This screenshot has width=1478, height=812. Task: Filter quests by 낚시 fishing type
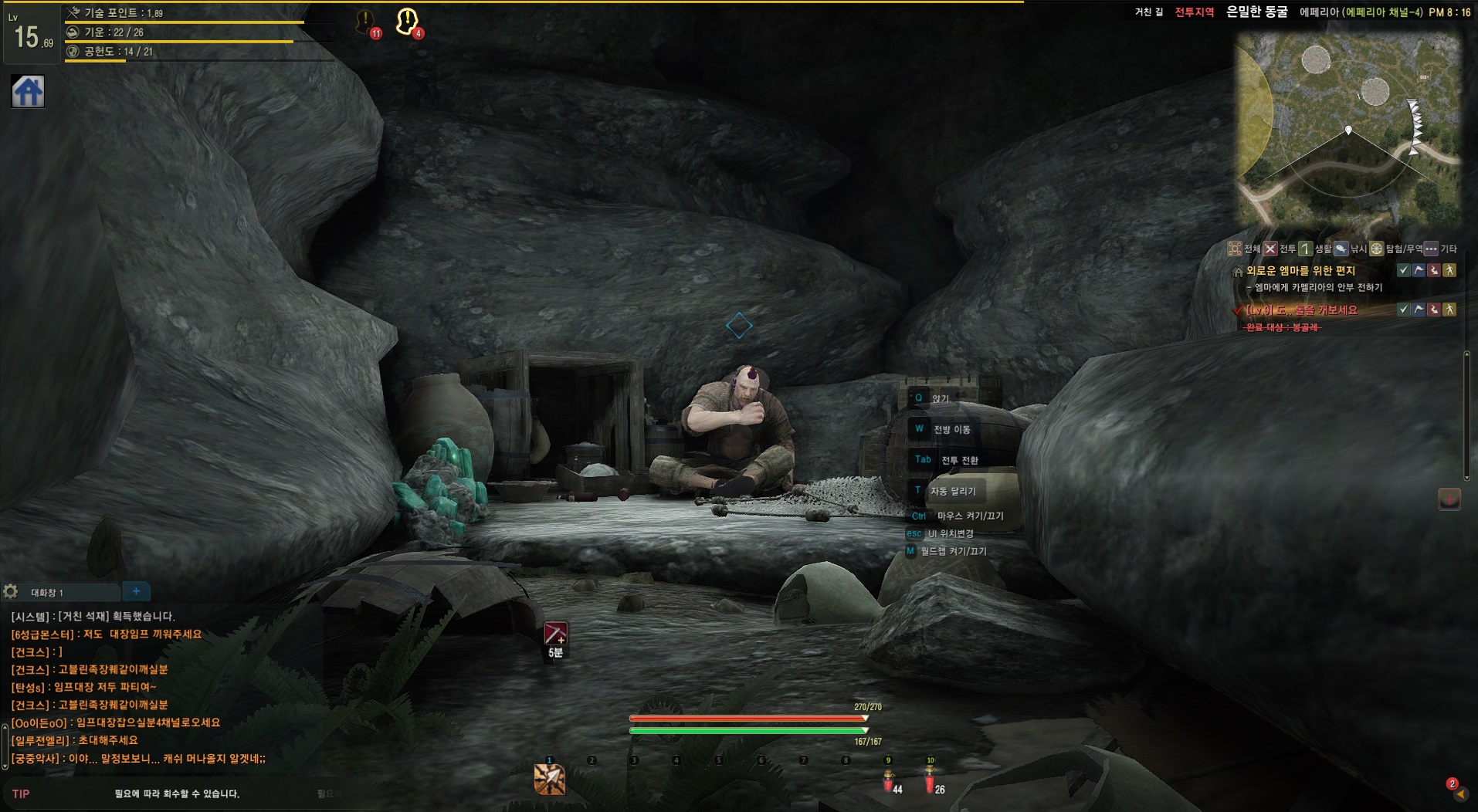1341,249
